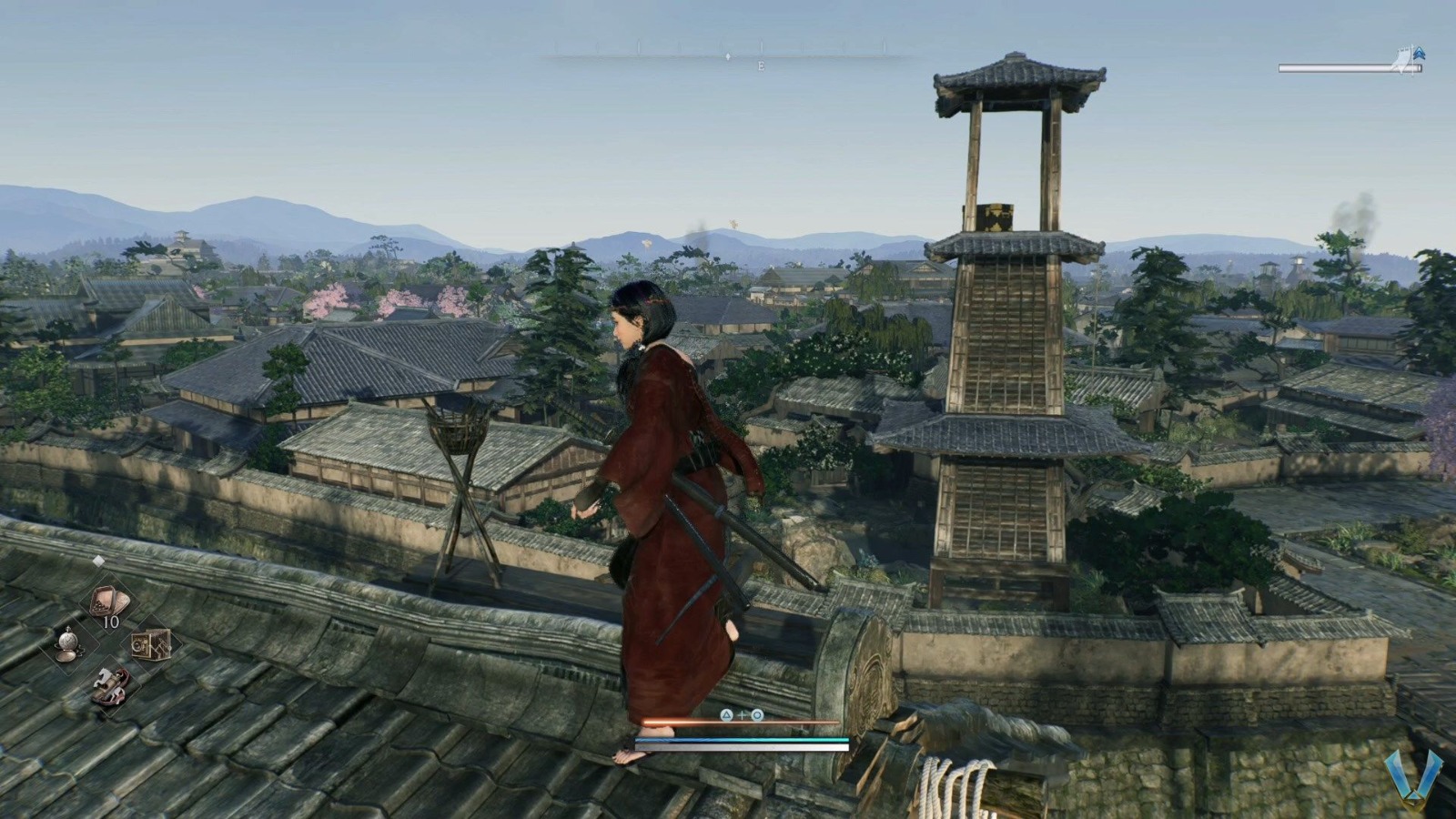Select the pocket watch item in the wheel
Image resolution: width=1456 pixels, height=819 pixels.
pos(69,645)
